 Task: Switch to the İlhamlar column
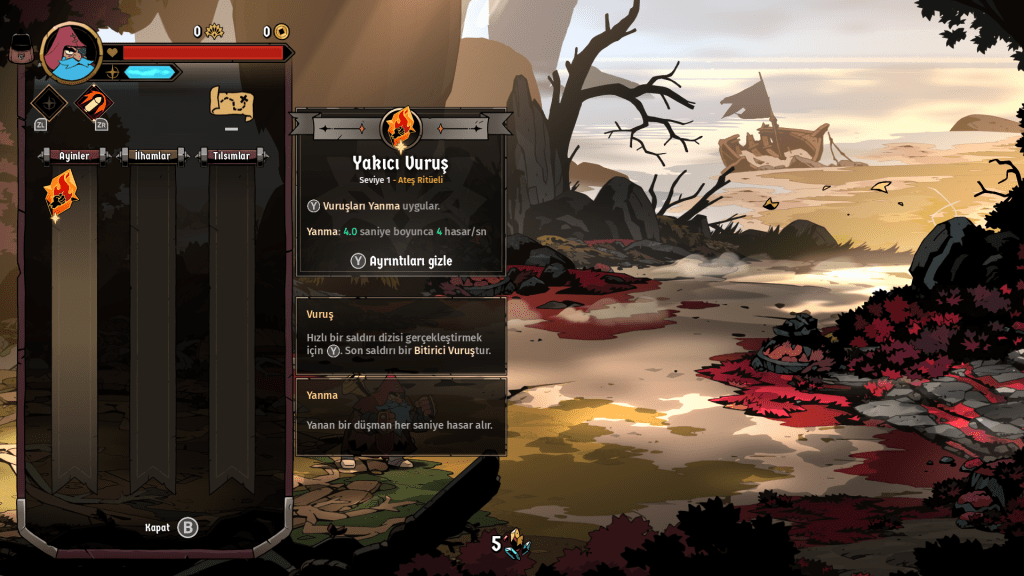(153, 156)
